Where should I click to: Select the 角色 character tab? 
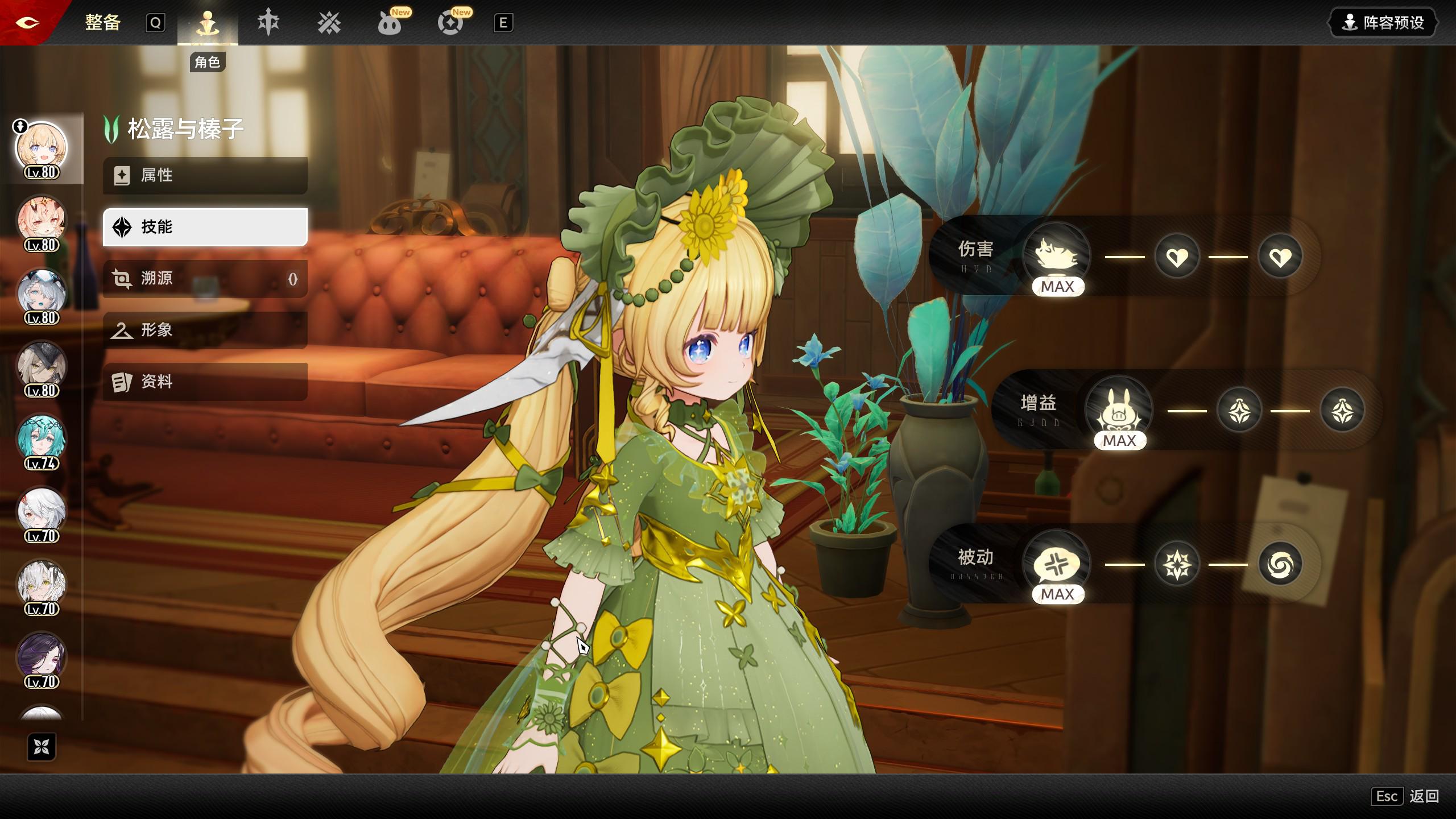pyautogui.click(x=207, y=24)
